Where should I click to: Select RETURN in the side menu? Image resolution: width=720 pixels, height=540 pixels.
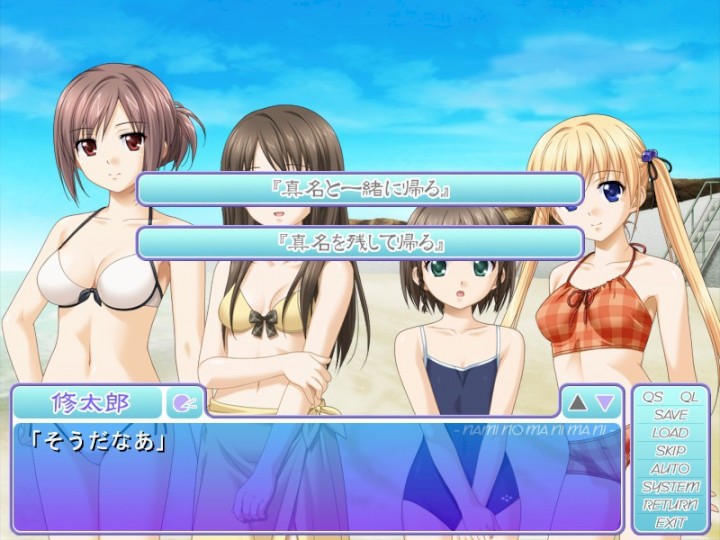tap(670, 505)
